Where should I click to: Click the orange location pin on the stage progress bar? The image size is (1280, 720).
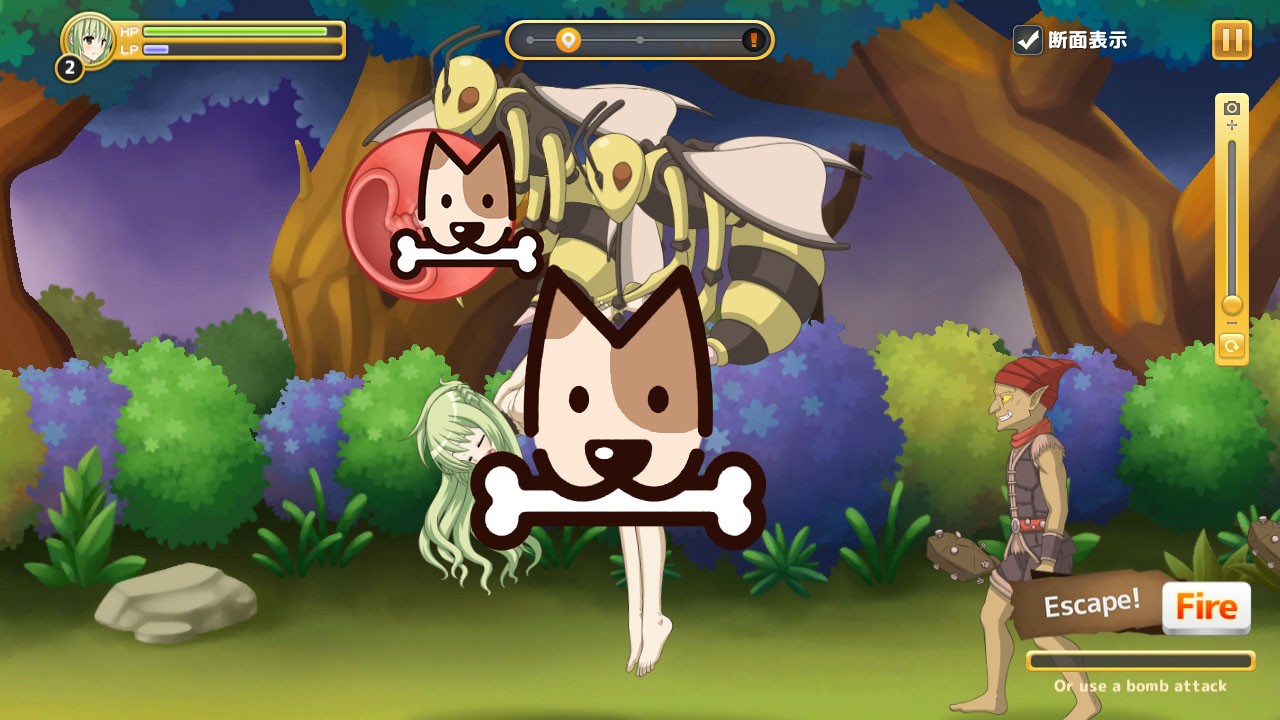(x=568, y=40)
